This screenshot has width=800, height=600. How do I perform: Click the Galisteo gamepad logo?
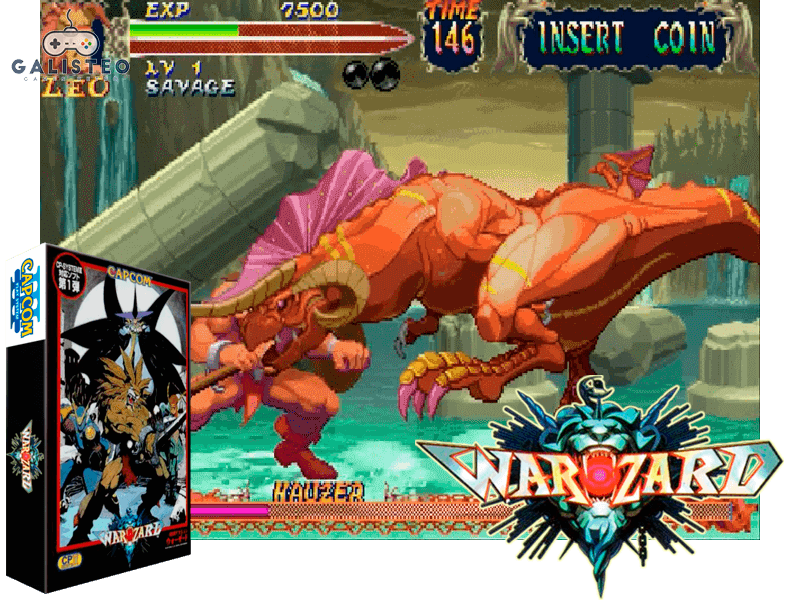pyautogui.click(x=68, y=48)
